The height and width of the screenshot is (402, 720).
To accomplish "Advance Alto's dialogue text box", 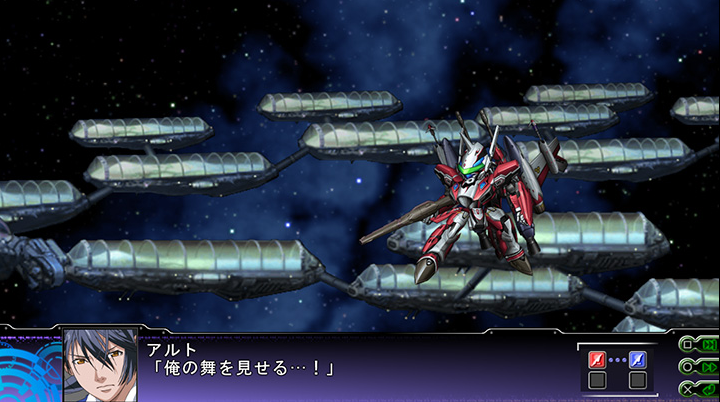I will point(350,364).
